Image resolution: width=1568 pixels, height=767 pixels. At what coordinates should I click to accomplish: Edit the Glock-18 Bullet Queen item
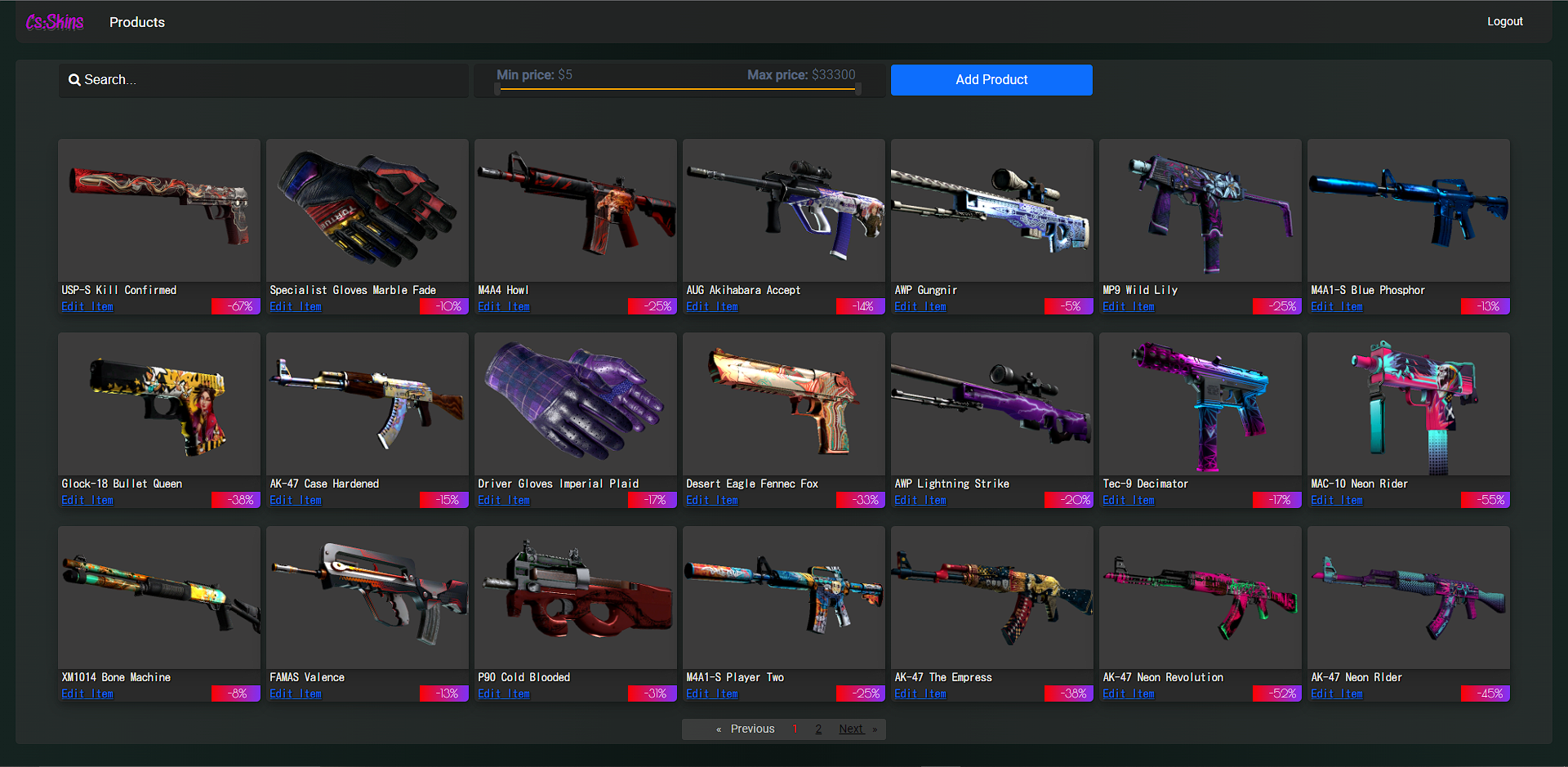pyautogui.click(x=87, y=499)
